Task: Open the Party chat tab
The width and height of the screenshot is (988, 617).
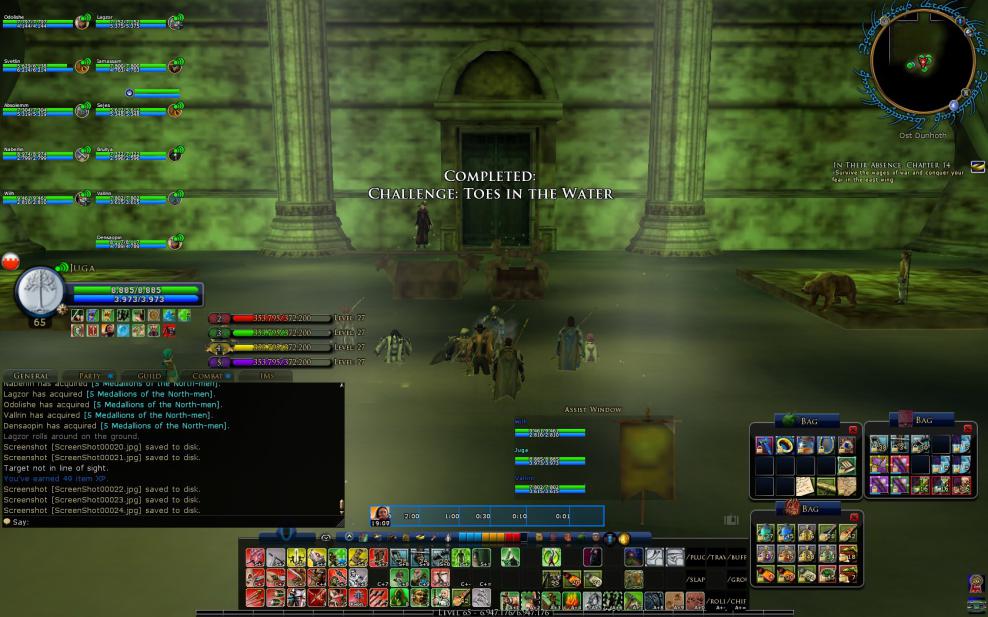Action: [x=91, y=376]
